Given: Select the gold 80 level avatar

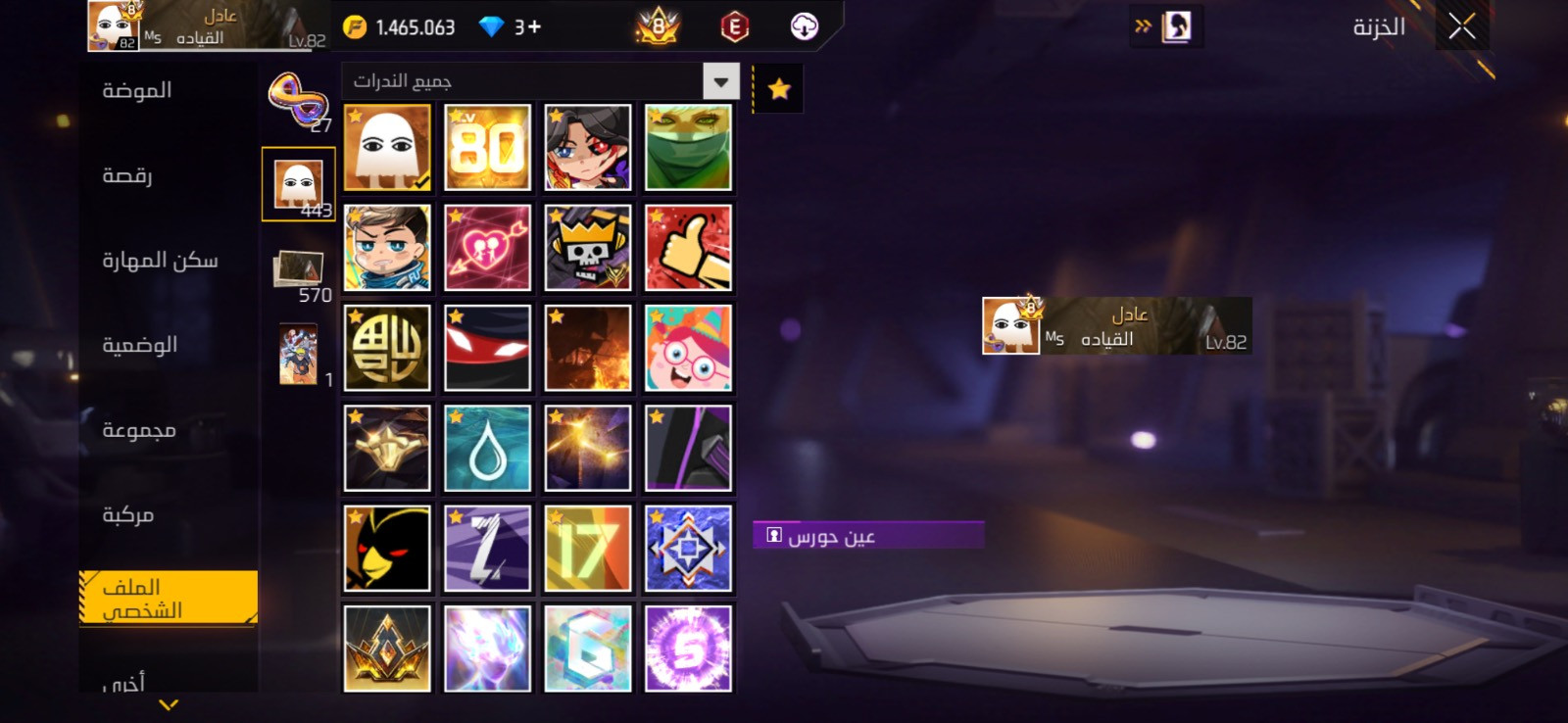Looking at the screenshot, I should coord(487,148).
